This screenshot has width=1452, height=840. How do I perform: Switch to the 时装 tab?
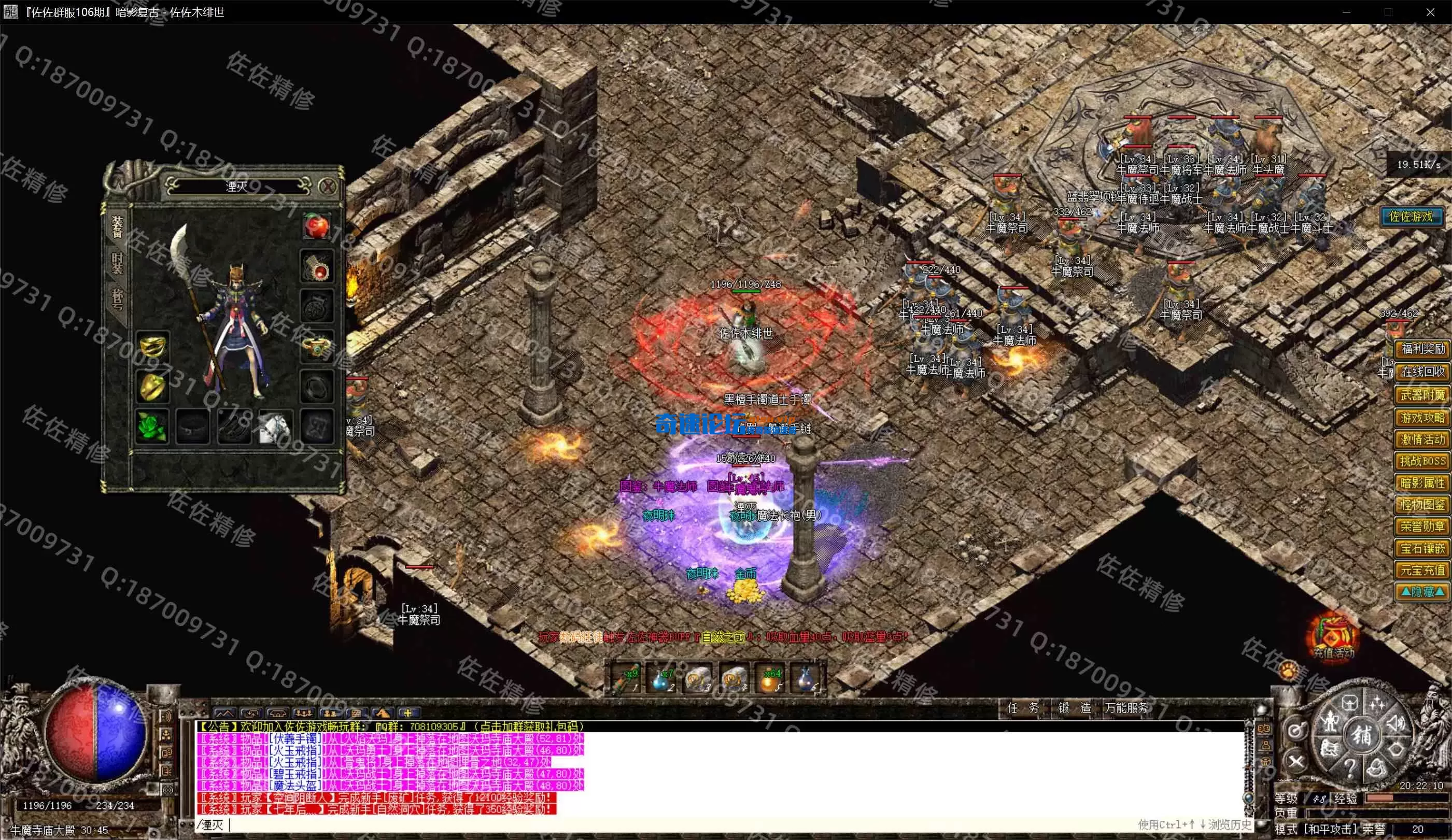(117, 263)
